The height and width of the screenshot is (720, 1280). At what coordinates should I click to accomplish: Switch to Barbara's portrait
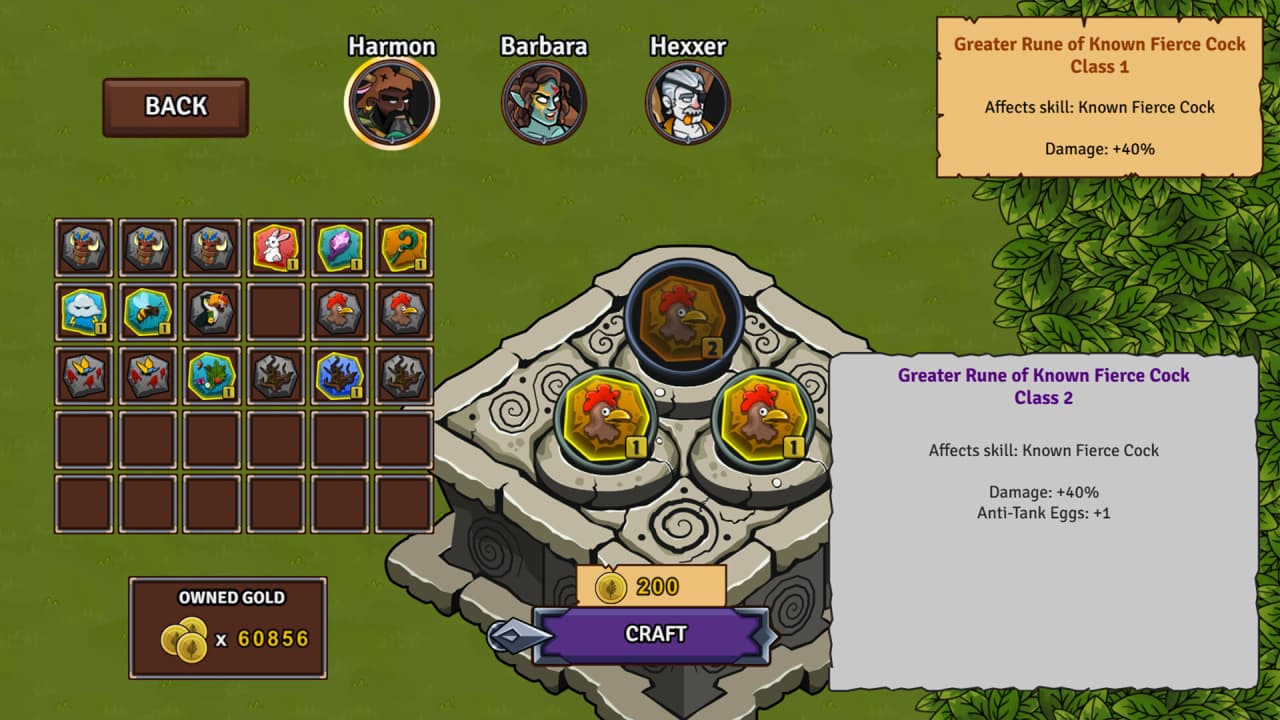click(x=543, y=103)
